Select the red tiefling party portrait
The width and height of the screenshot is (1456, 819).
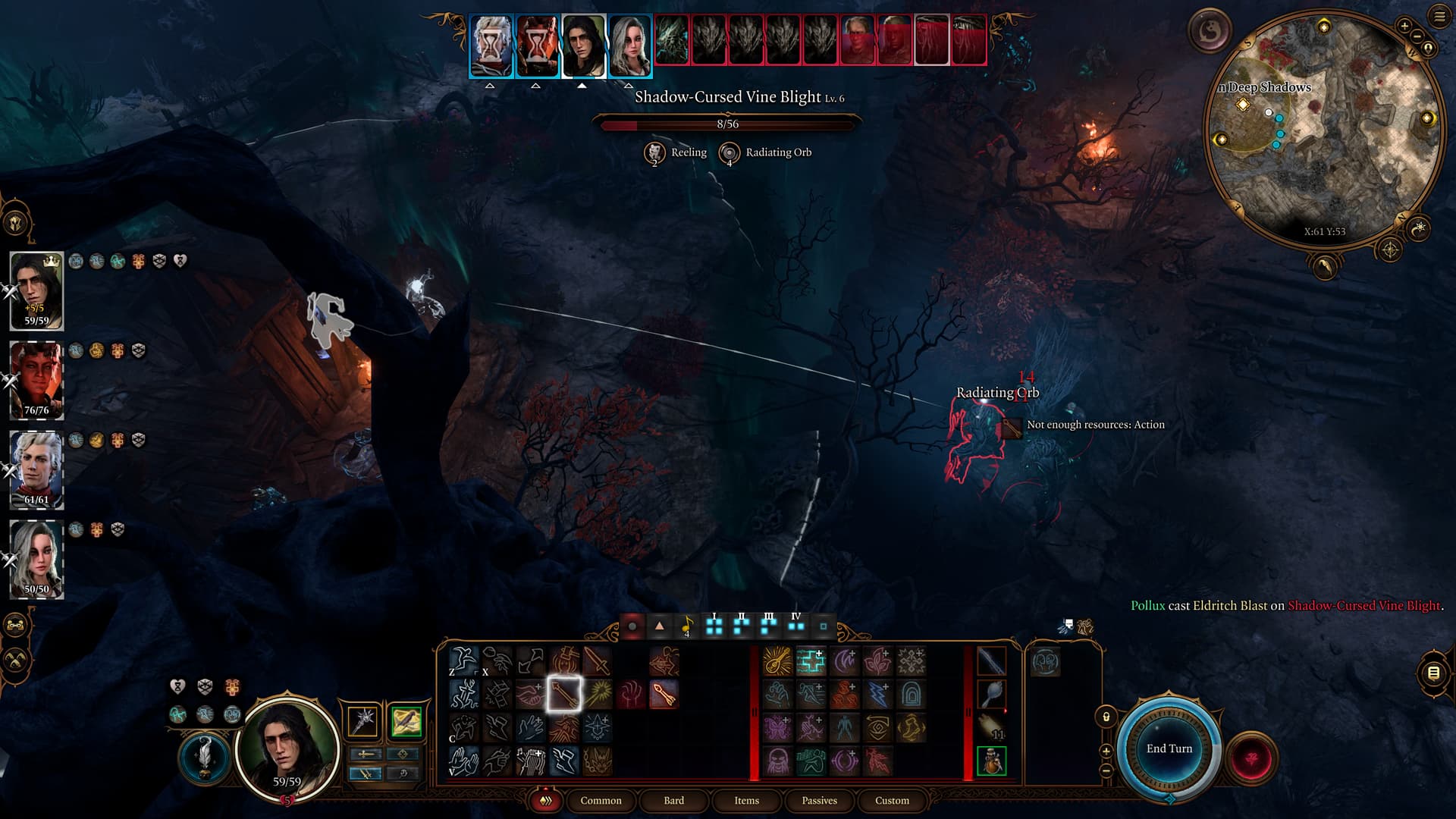point(36,379)
